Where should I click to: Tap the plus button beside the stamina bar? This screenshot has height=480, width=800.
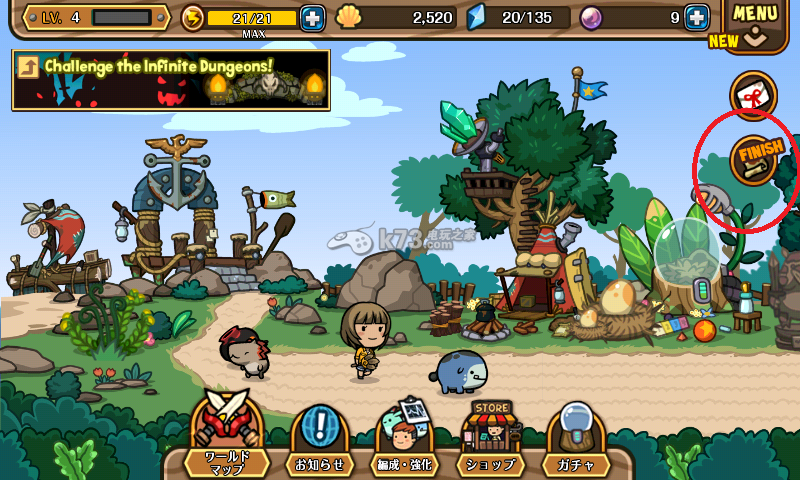pos(312,18)
